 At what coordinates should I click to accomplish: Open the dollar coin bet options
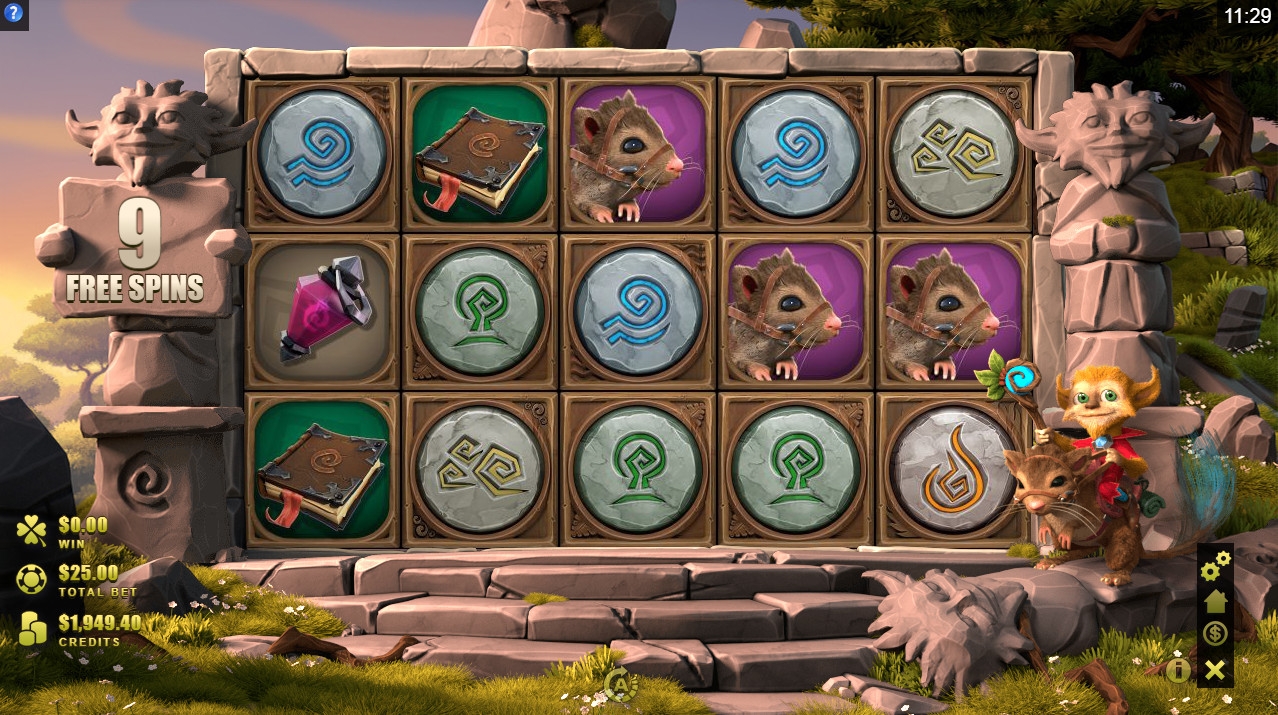coord(1215,634)
